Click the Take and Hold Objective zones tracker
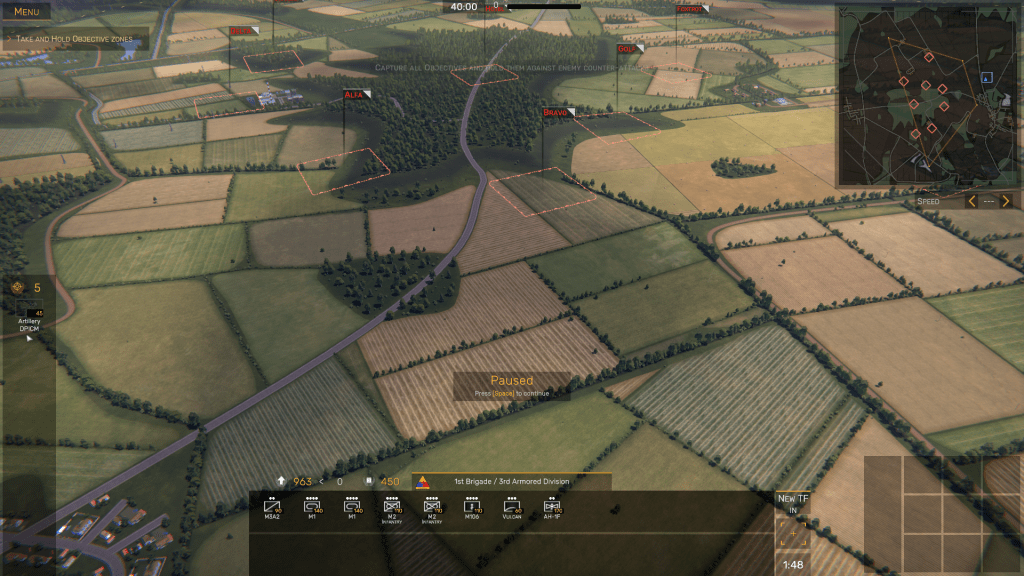The image size is (1024, 576). [x=75, y=39]
